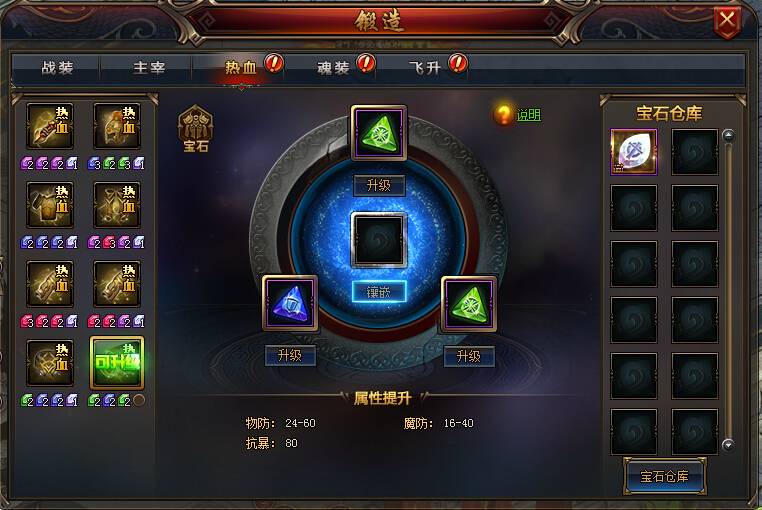The image size is (762, 510).
Task: Select the green gem above the center socket
Action: (x=379, y=133)
